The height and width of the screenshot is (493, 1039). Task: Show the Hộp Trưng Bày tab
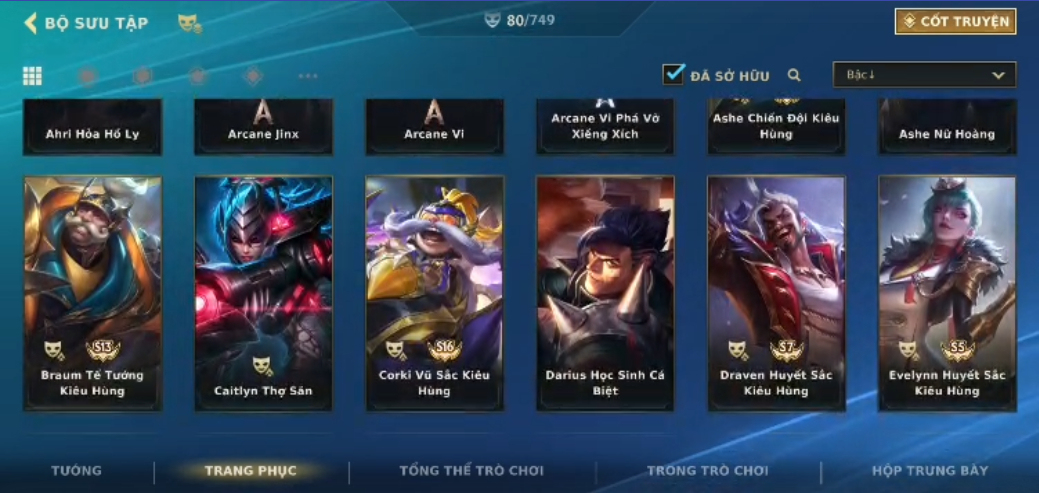point(929,471)
